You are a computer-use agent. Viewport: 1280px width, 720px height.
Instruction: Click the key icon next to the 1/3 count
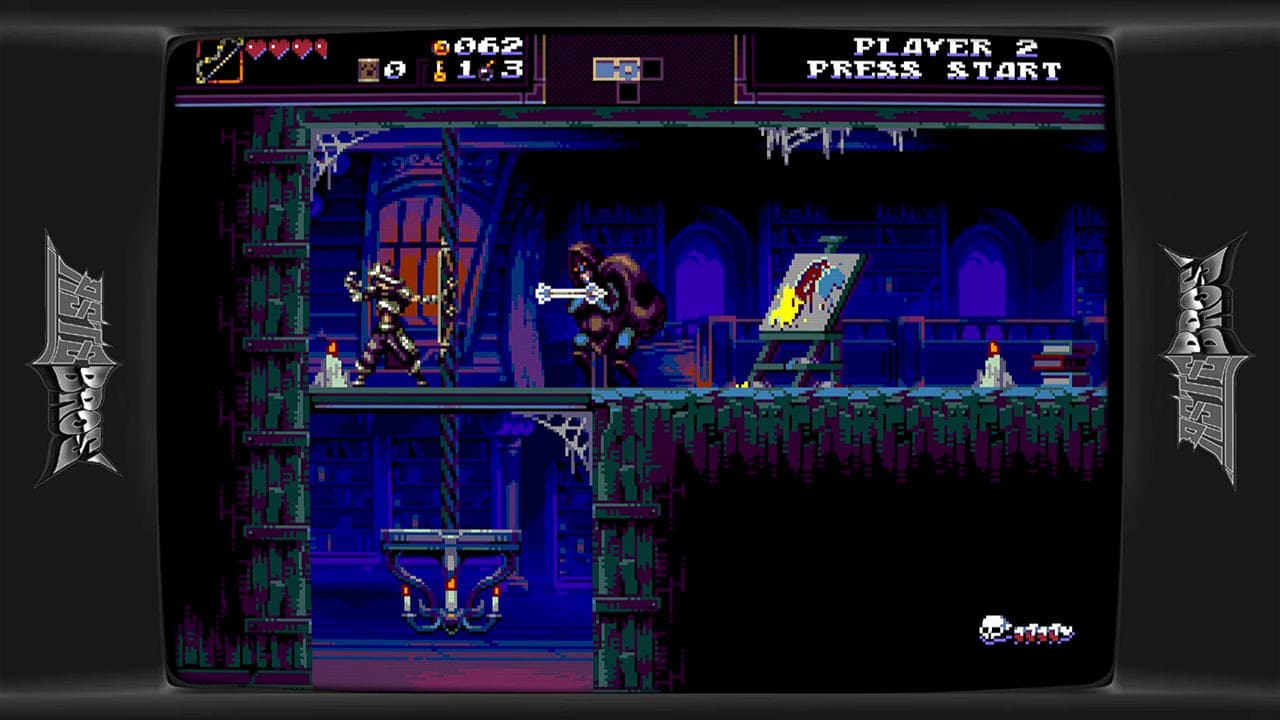click(439, 71)
